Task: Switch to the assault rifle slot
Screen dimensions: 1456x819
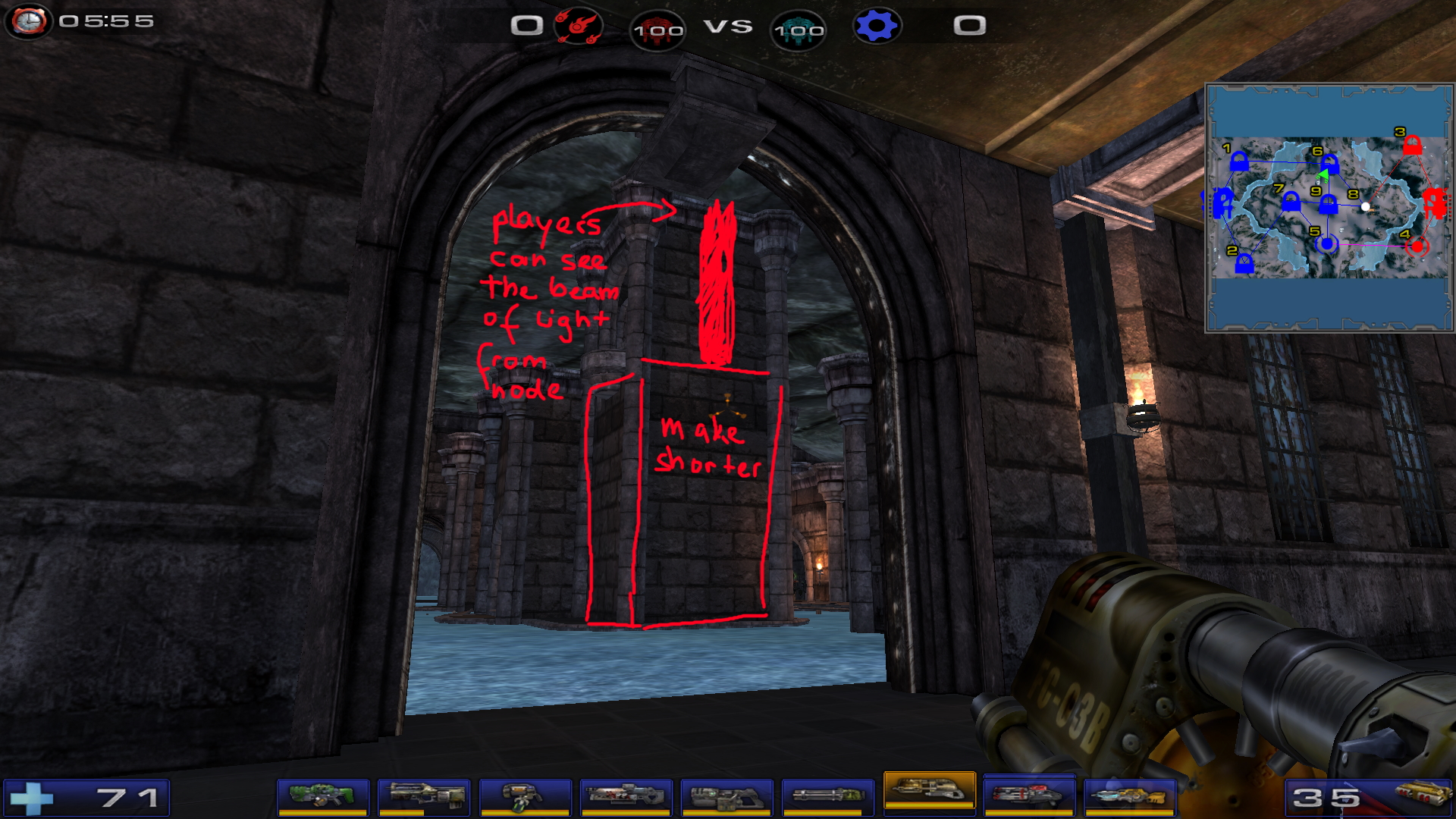Action: (x=424, y=797)
